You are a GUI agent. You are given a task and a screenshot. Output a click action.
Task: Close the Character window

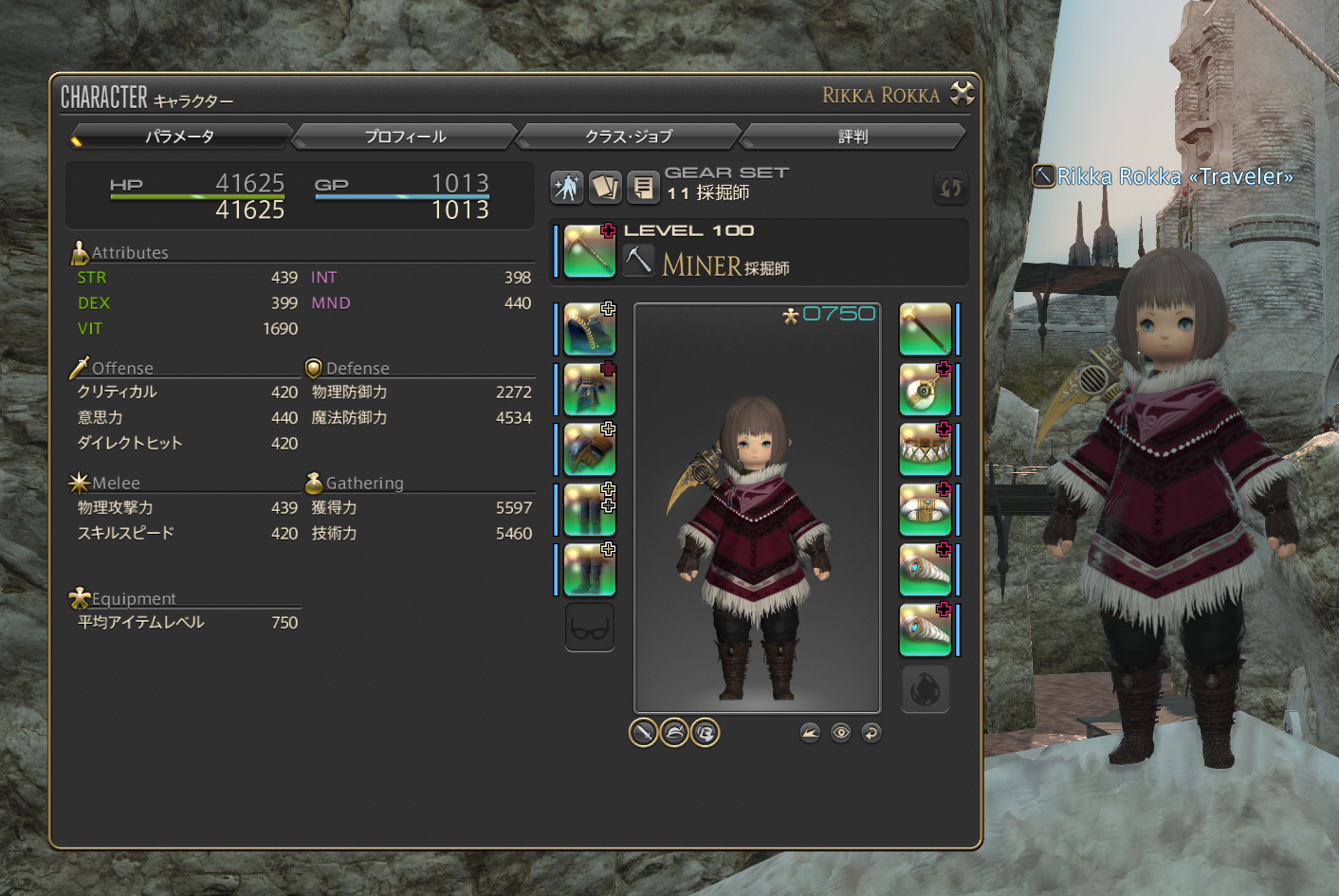point(963,92)
